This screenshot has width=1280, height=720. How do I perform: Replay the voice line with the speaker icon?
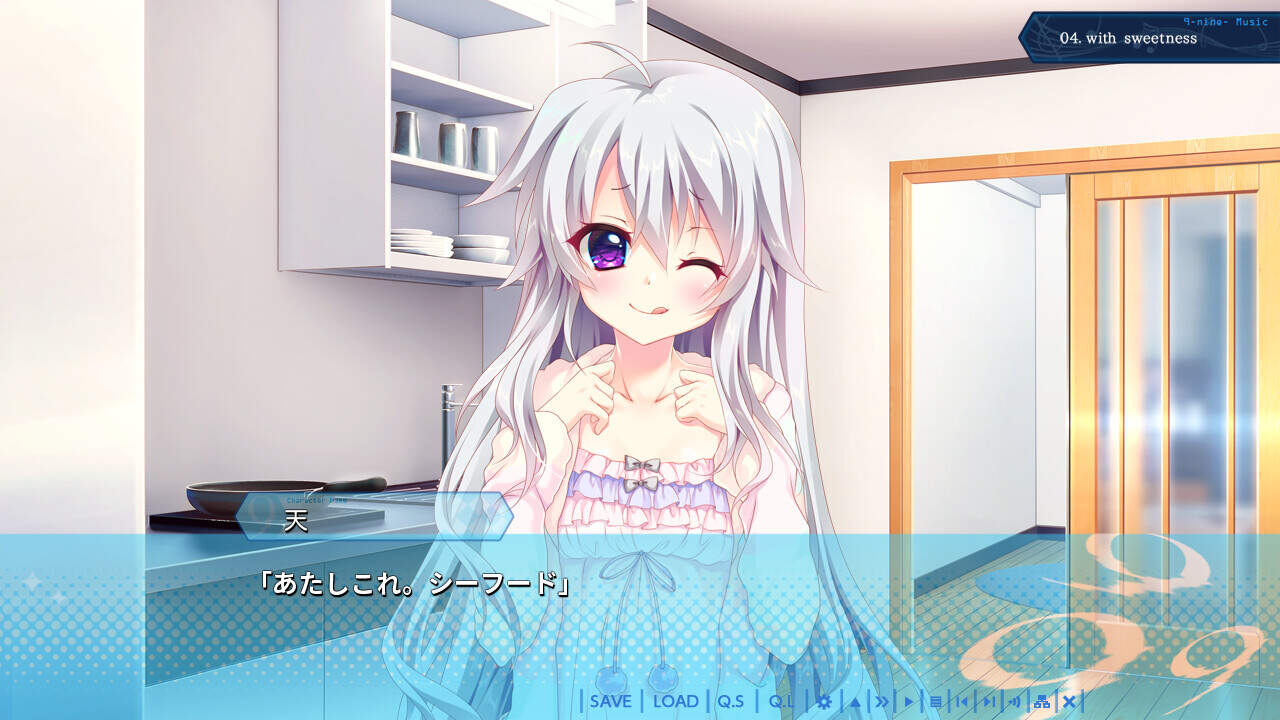pos(1015,701)
